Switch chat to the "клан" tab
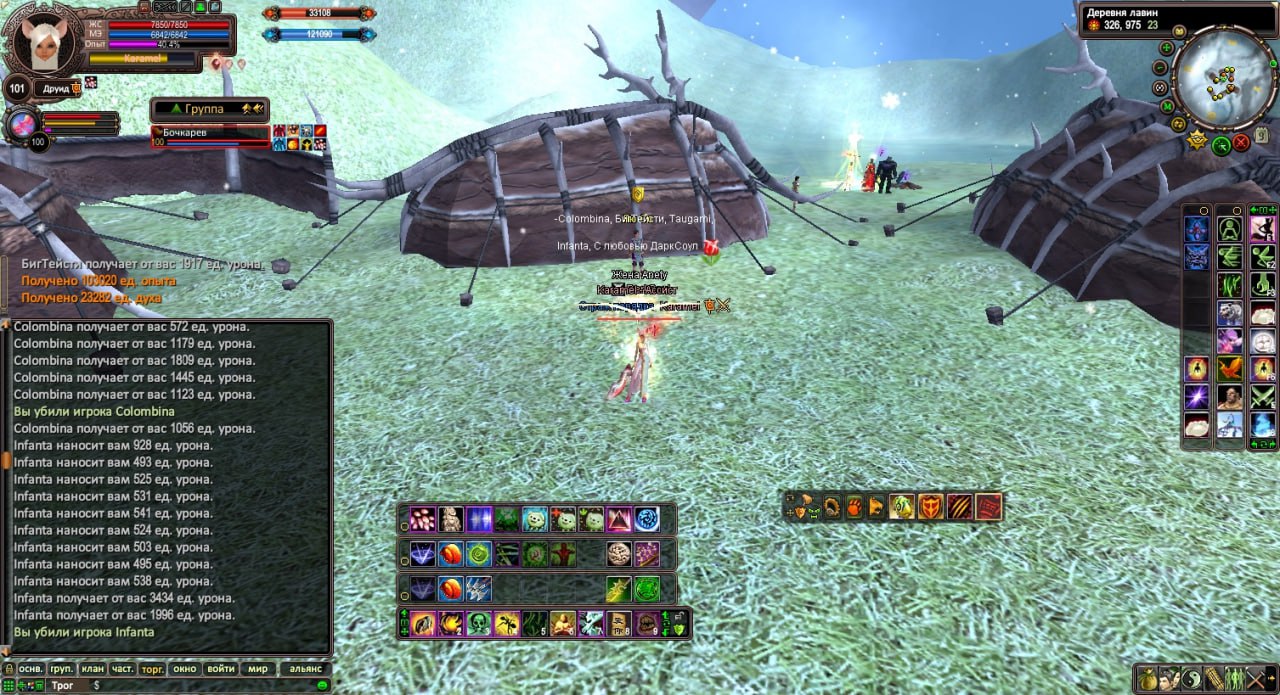Image resolution: width=1280 pixels, height=695 pixels. [x=92, y=668]
